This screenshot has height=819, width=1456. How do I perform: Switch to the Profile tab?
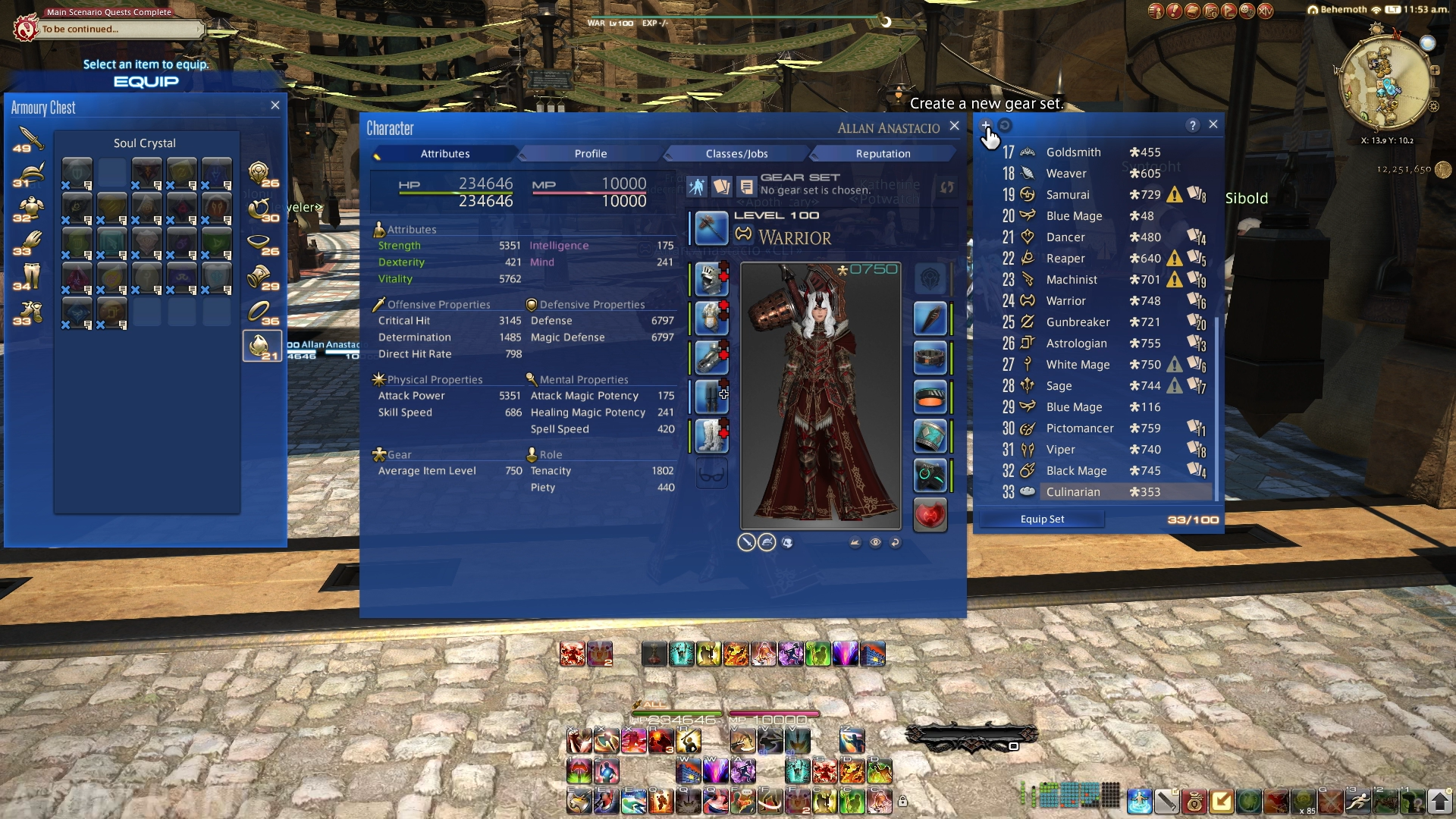(x=590, y=154)
